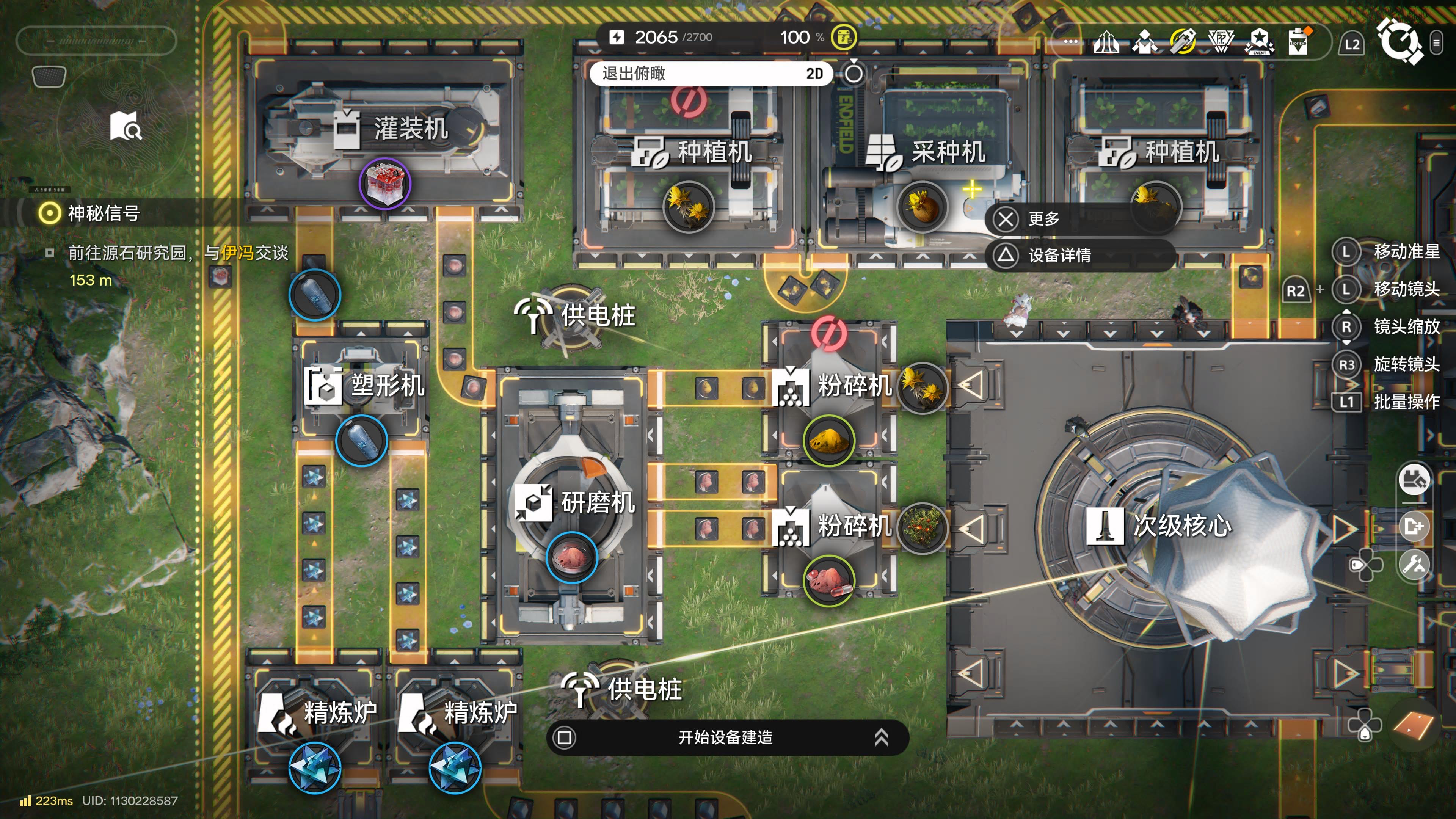Open the protocol pass triangle icon
Screen dimensions: 1456x819
click(1221, 41)
